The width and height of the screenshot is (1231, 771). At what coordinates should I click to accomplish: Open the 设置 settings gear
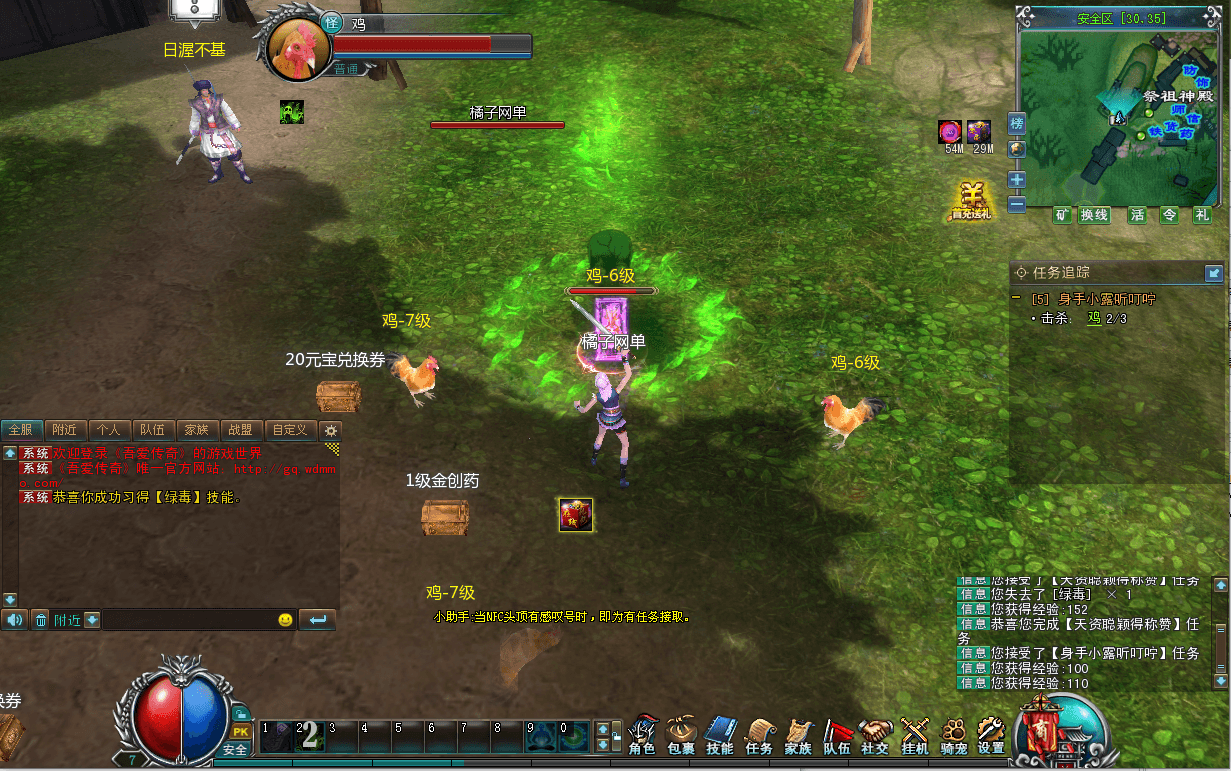pos(991,735)
